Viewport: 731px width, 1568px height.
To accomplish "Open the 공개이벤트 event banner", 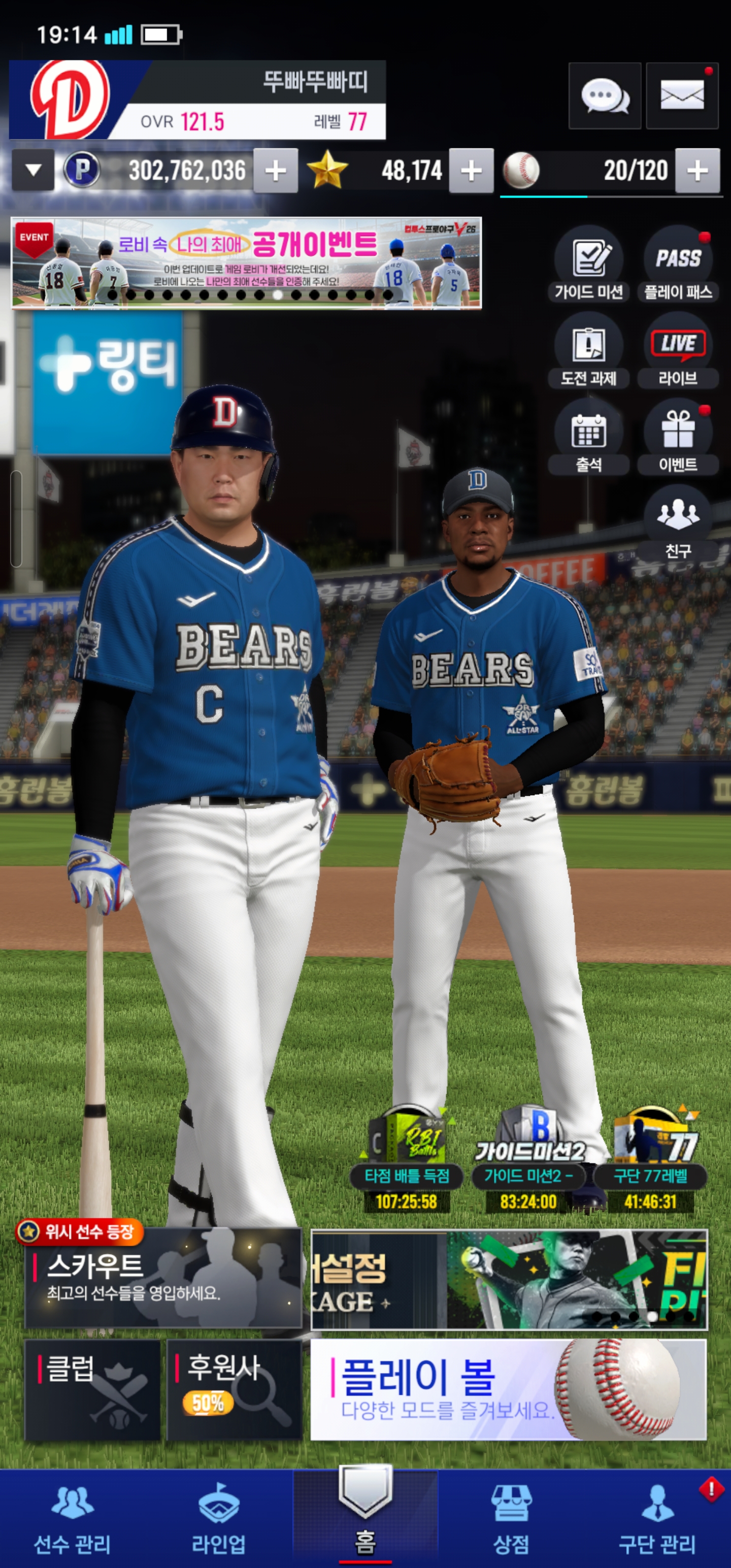I will 247,263.
